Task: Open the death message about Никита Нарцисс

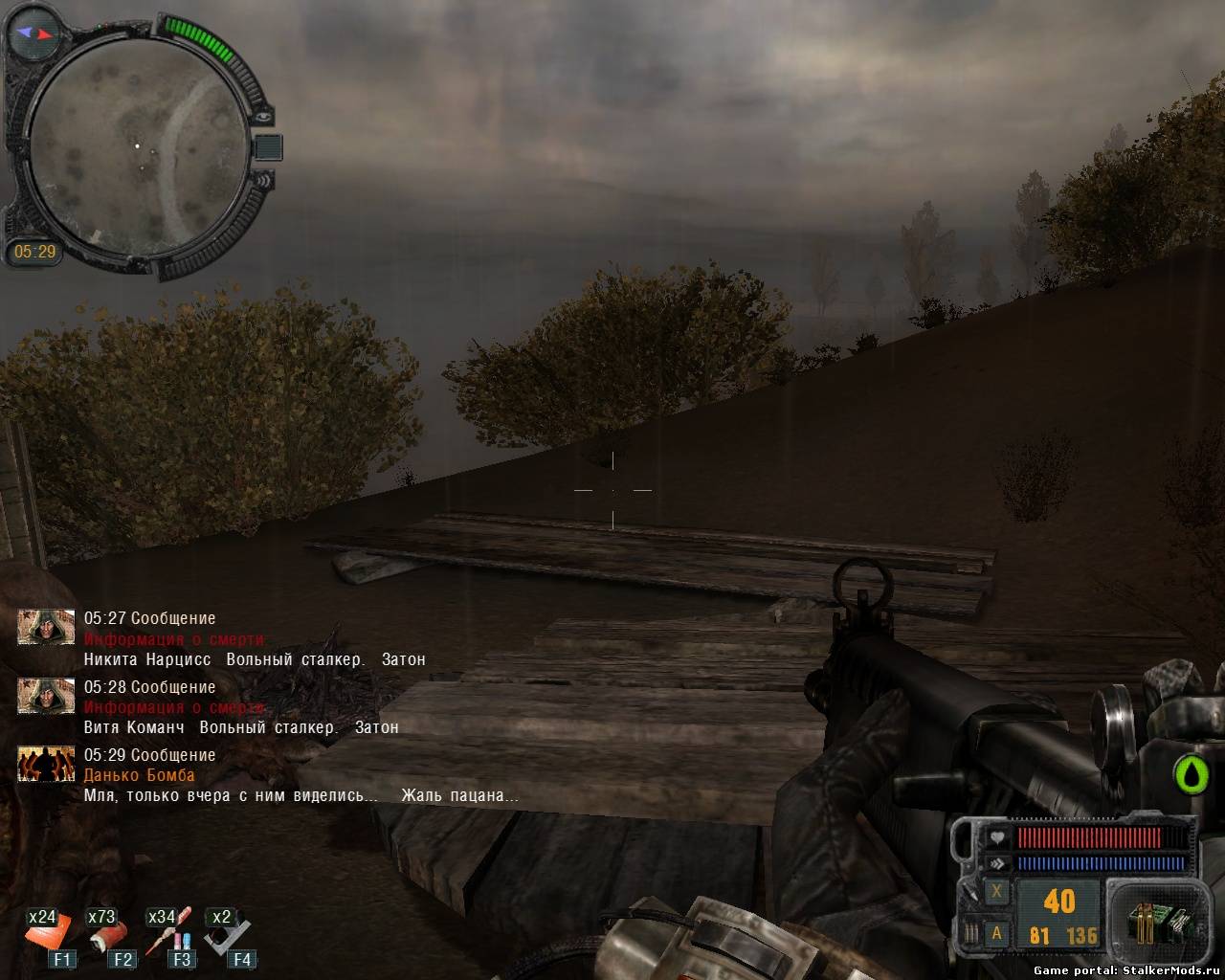Action: click(255, 659)
